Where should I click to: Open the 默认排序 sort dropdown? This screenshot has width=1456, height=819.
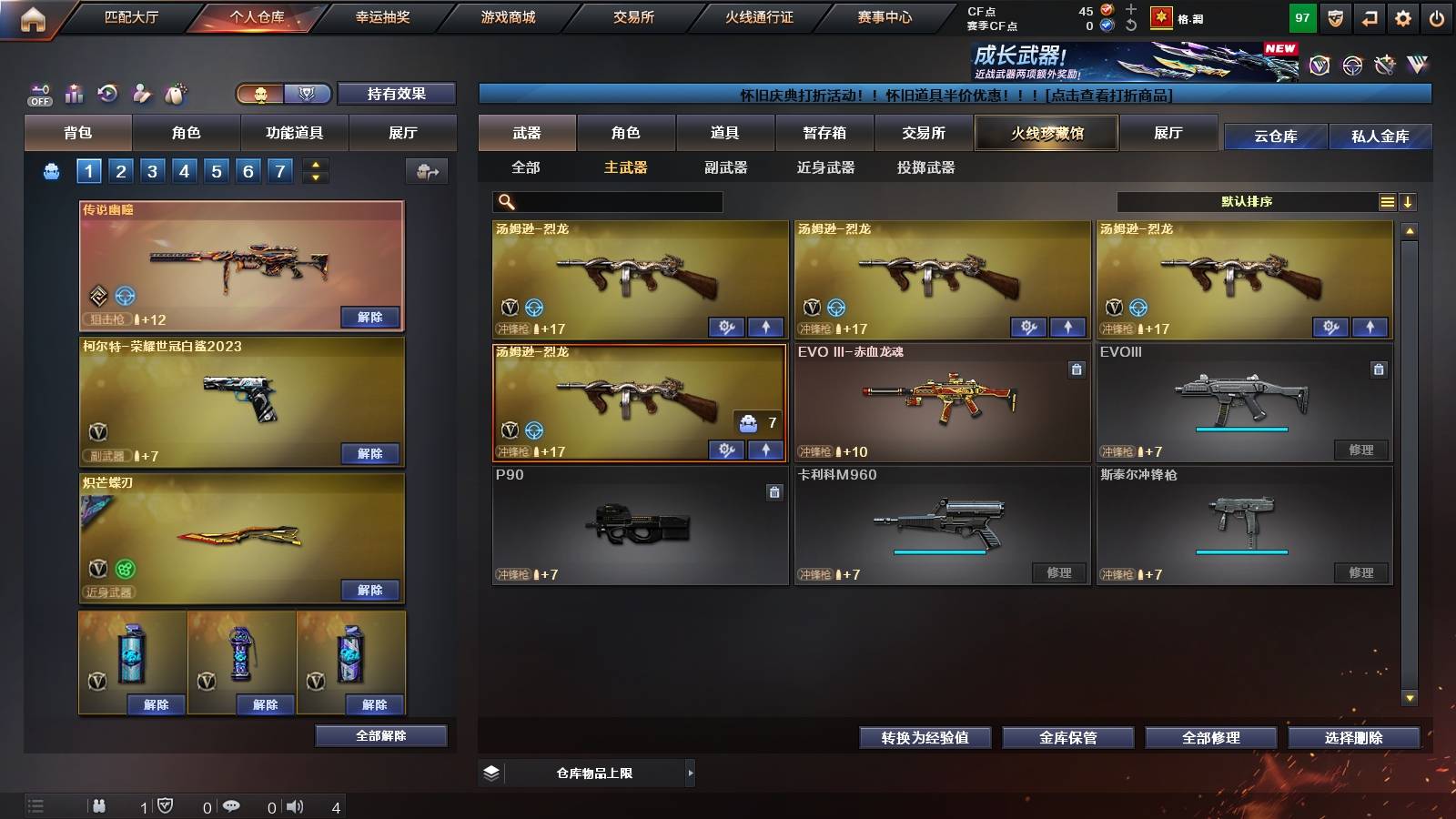pyautogui.click(x=1247, y=201)
